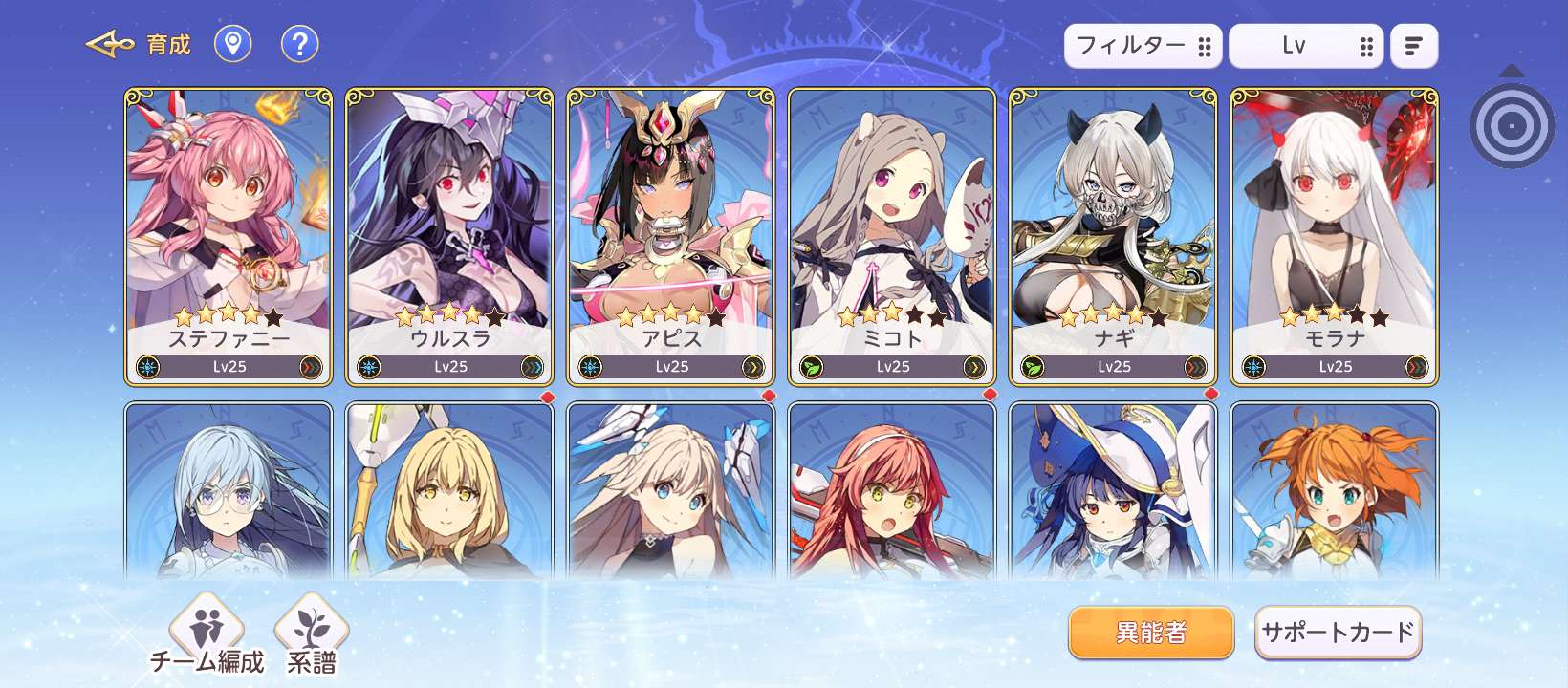The height and width of the screenshot is (688, 1568).
Task: Select the ウルスラ character card
Action: [449, 236]
